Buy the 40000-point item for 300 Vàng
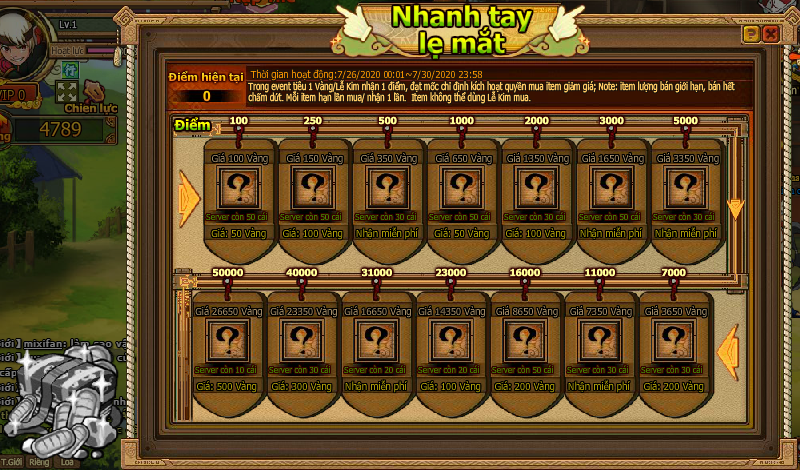This screenshot has width=800, height=470. (299, 385)
